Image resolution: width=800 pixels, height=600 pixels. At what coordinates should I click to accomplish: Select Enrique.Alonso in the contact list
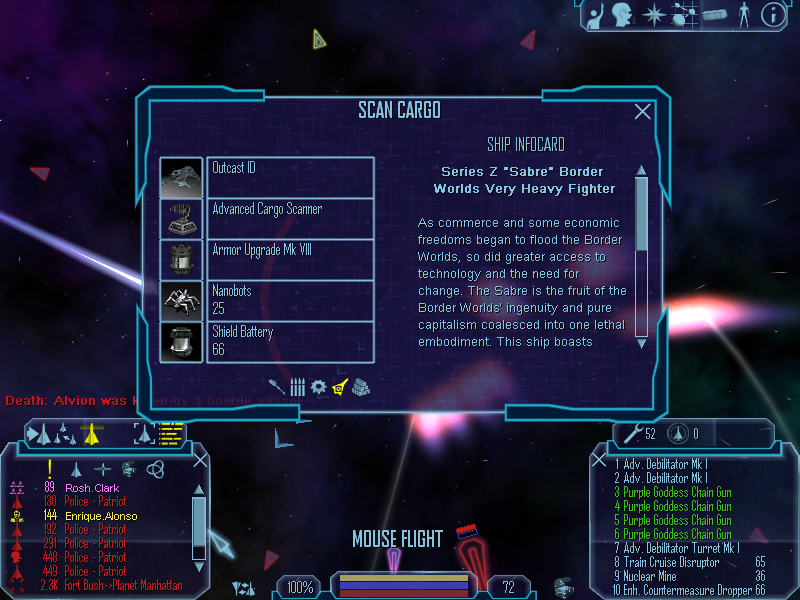95,515
